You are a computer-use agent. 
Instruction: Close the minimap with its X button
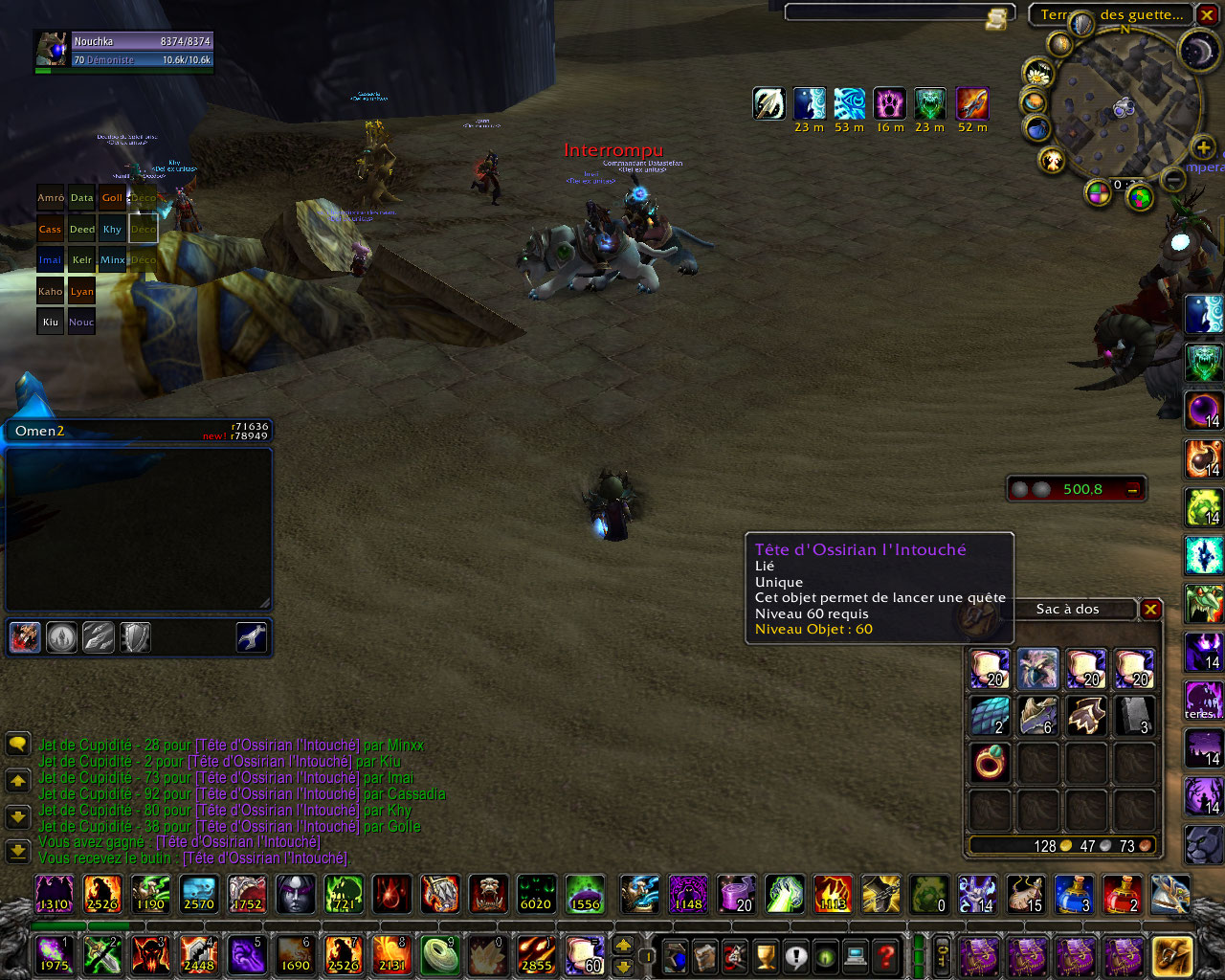pos(1207,15)
